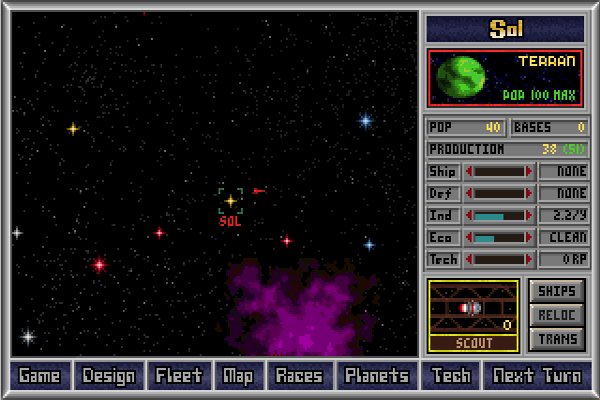Select the Sol star system marker
600x400 pixels.
pyautogui.click(x=230, y=201)
